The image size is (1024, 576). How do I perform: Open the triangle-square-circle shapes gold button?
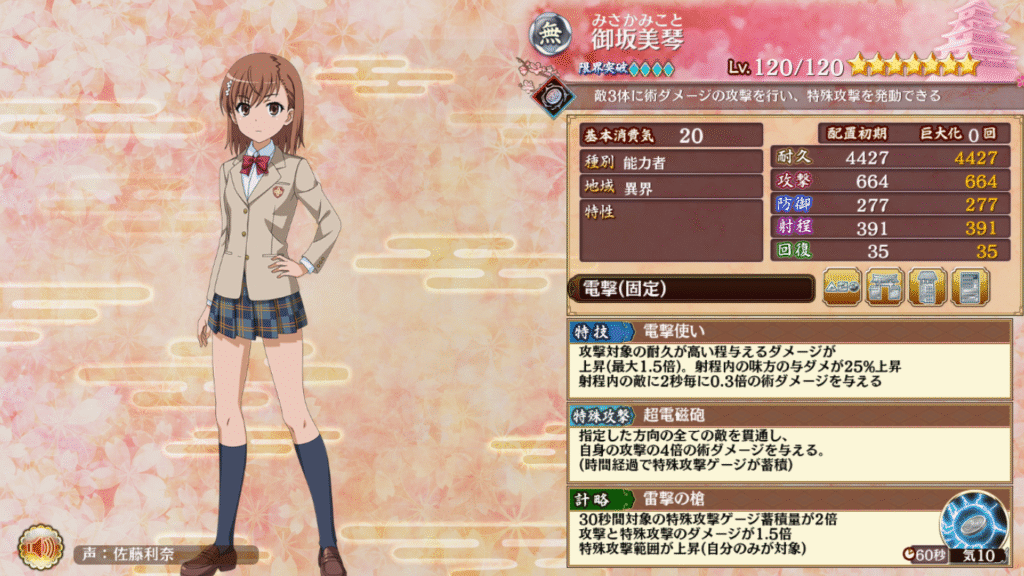coord(842,287)
